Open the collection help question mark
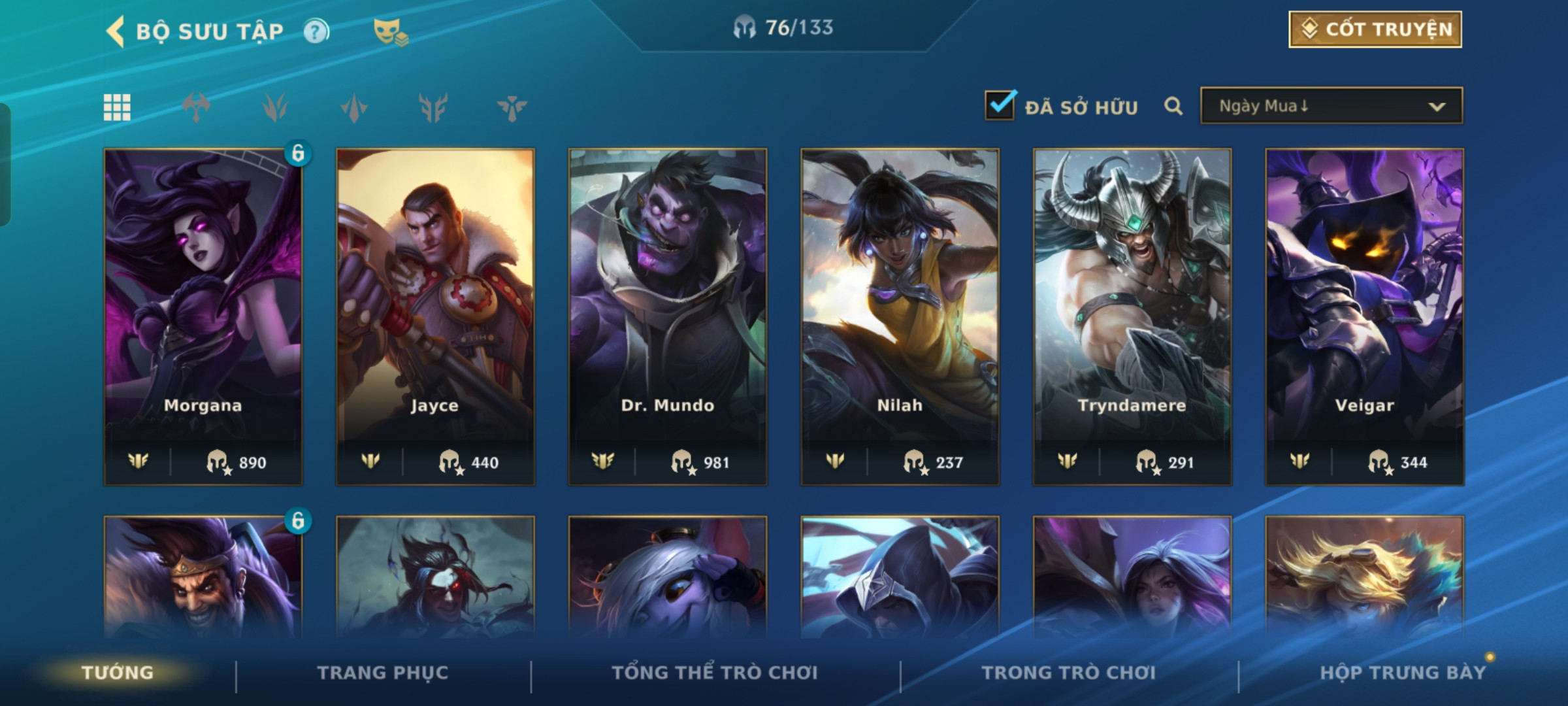The image size is (1568, 706). click(316, 31)
